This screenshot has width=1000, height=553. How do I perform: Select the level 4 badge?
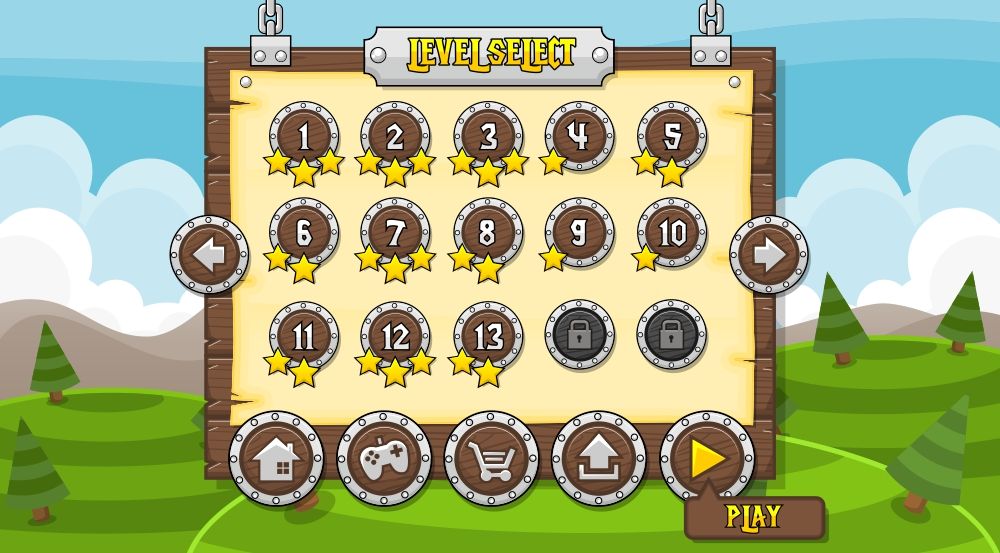tap(580, 135)
